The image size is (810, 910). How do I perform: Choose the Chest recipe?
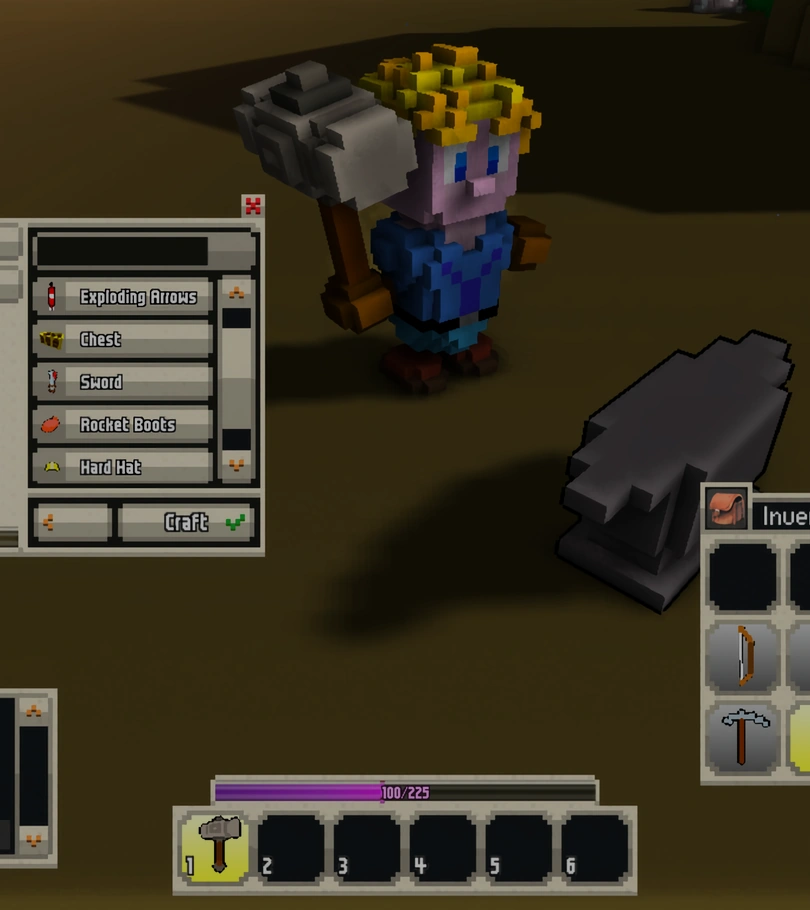click(122, 340)
